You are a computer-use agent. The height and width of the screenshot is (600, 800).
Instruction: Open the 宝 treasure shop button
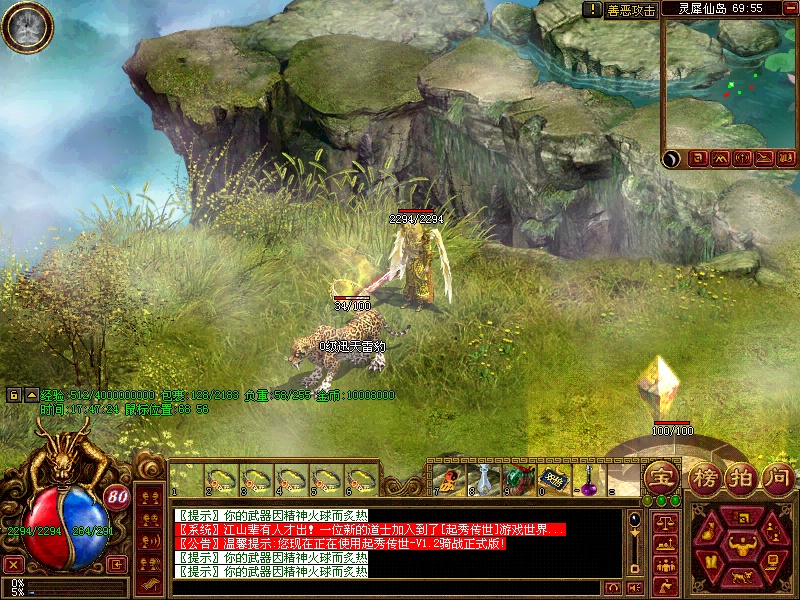[661, 478]
